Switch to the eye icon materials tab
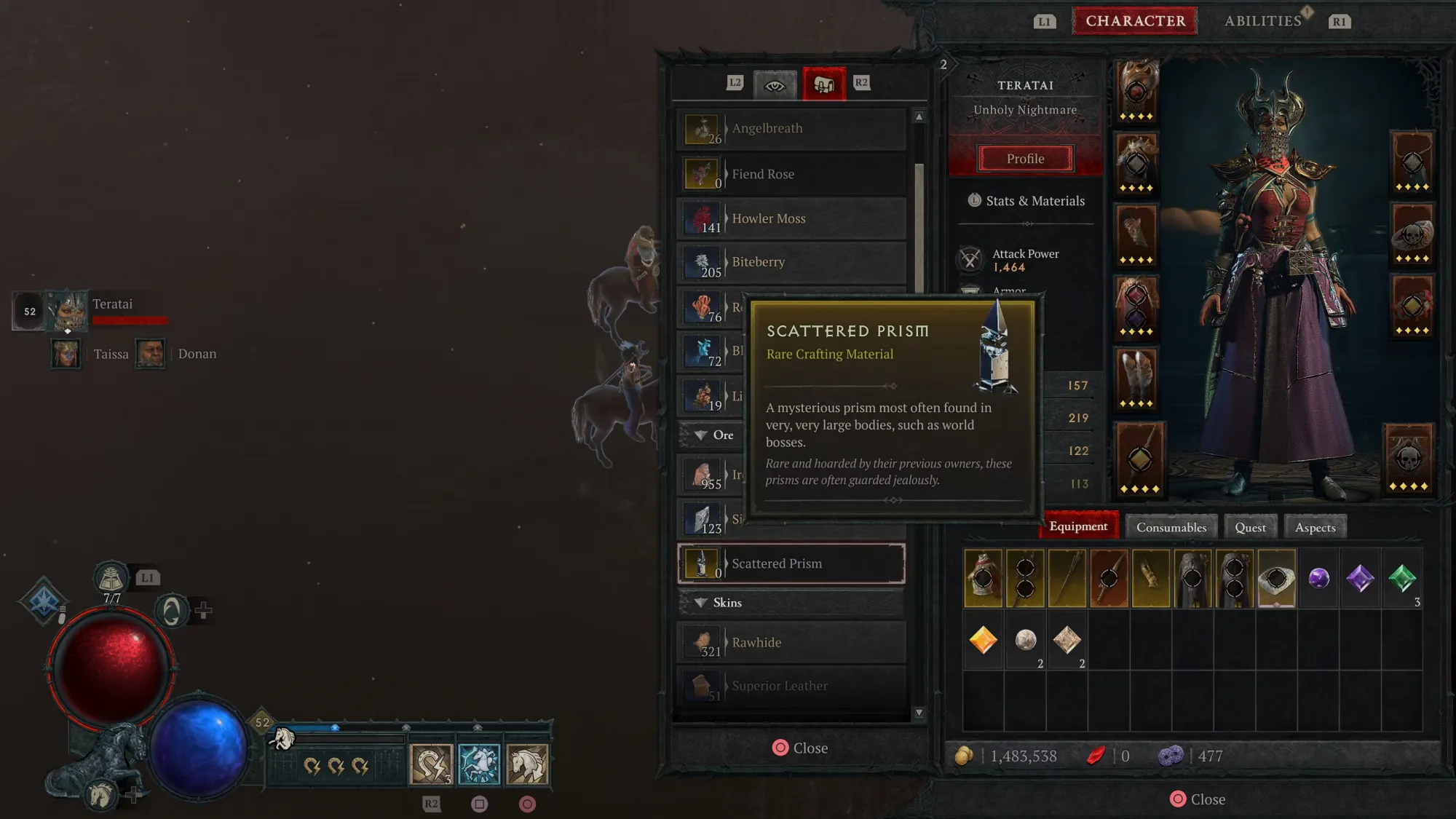The width and height of the screenshot is (1456, 819). click(x=775, y=84)
